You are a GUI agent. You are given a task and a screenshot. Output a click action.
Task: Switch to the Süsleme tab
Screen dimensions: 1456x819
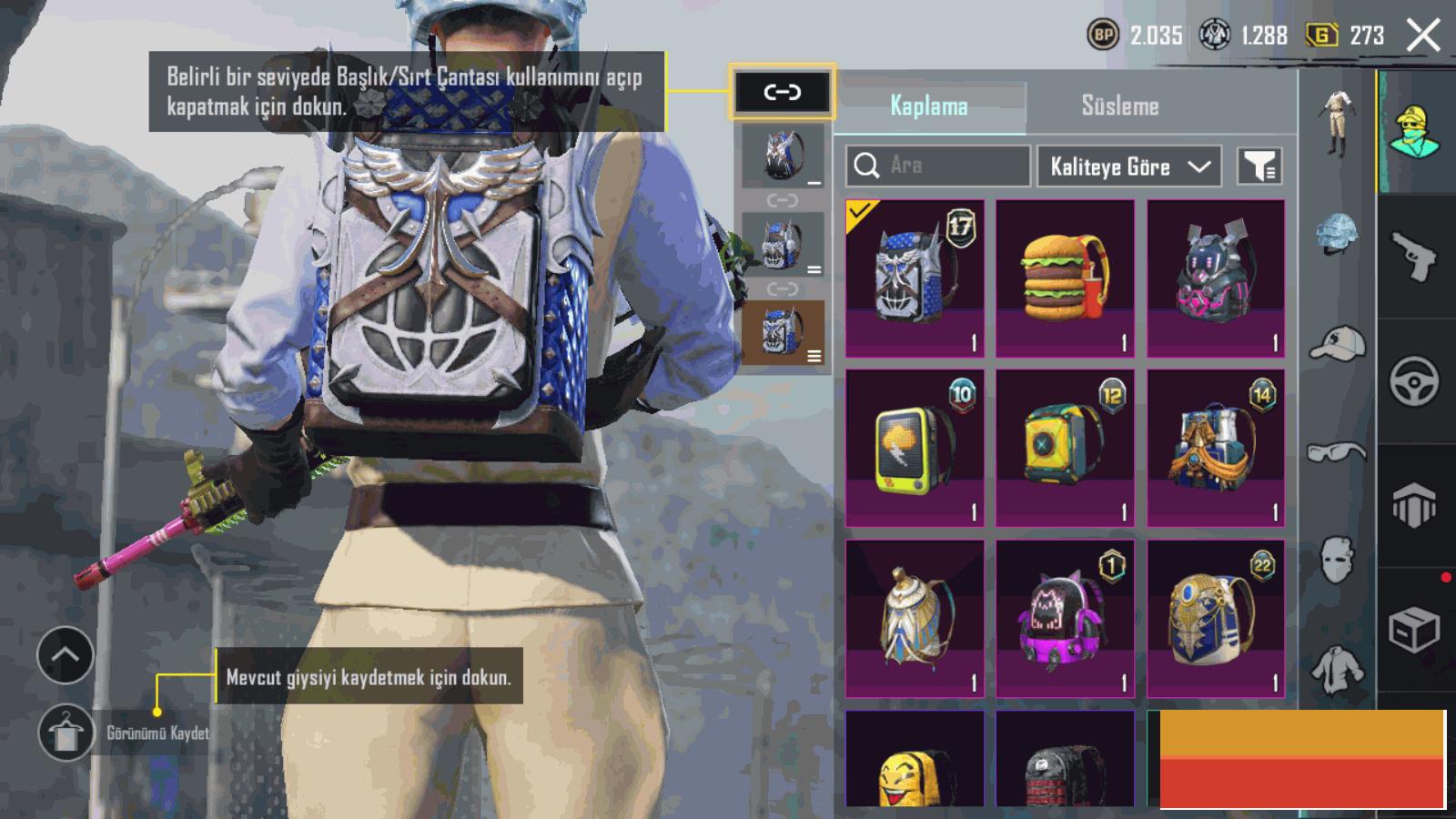(1119, 106)
